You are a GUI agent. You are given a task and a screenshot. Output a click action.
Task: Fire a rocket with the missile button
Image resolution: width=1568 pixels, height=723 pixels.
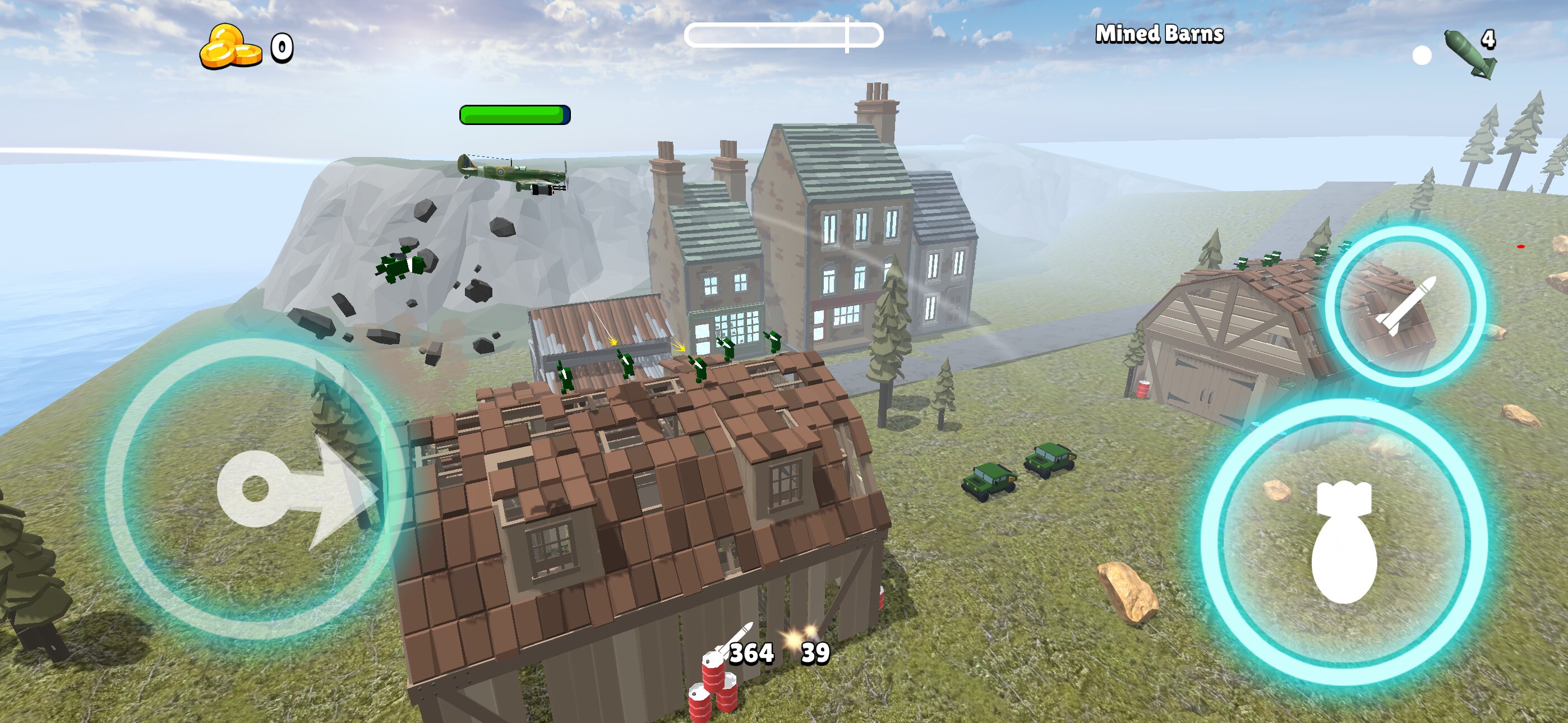pos(1405,305)
